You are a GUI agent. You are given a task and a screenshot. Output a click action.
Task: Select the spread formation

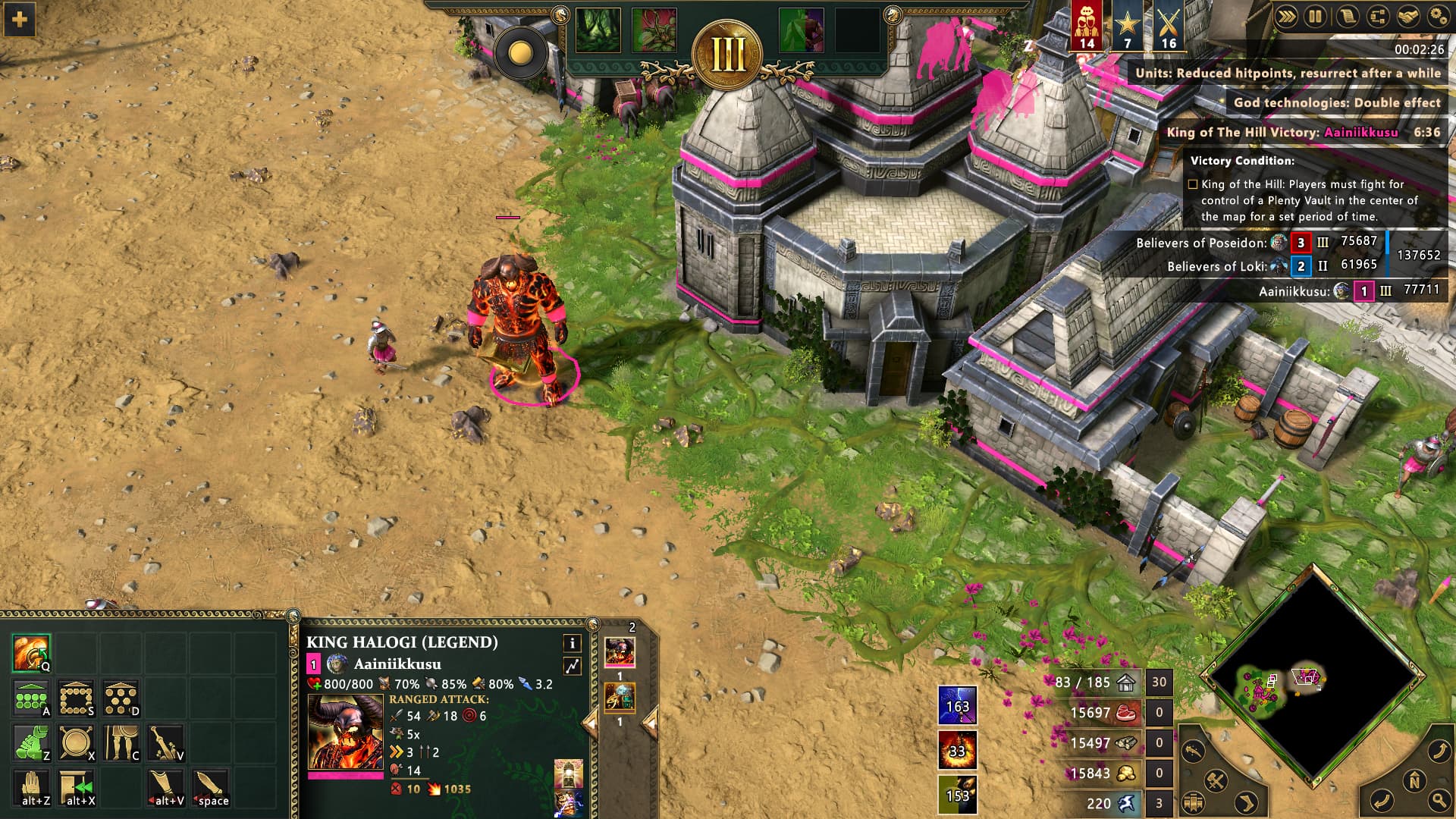point(121,698)
